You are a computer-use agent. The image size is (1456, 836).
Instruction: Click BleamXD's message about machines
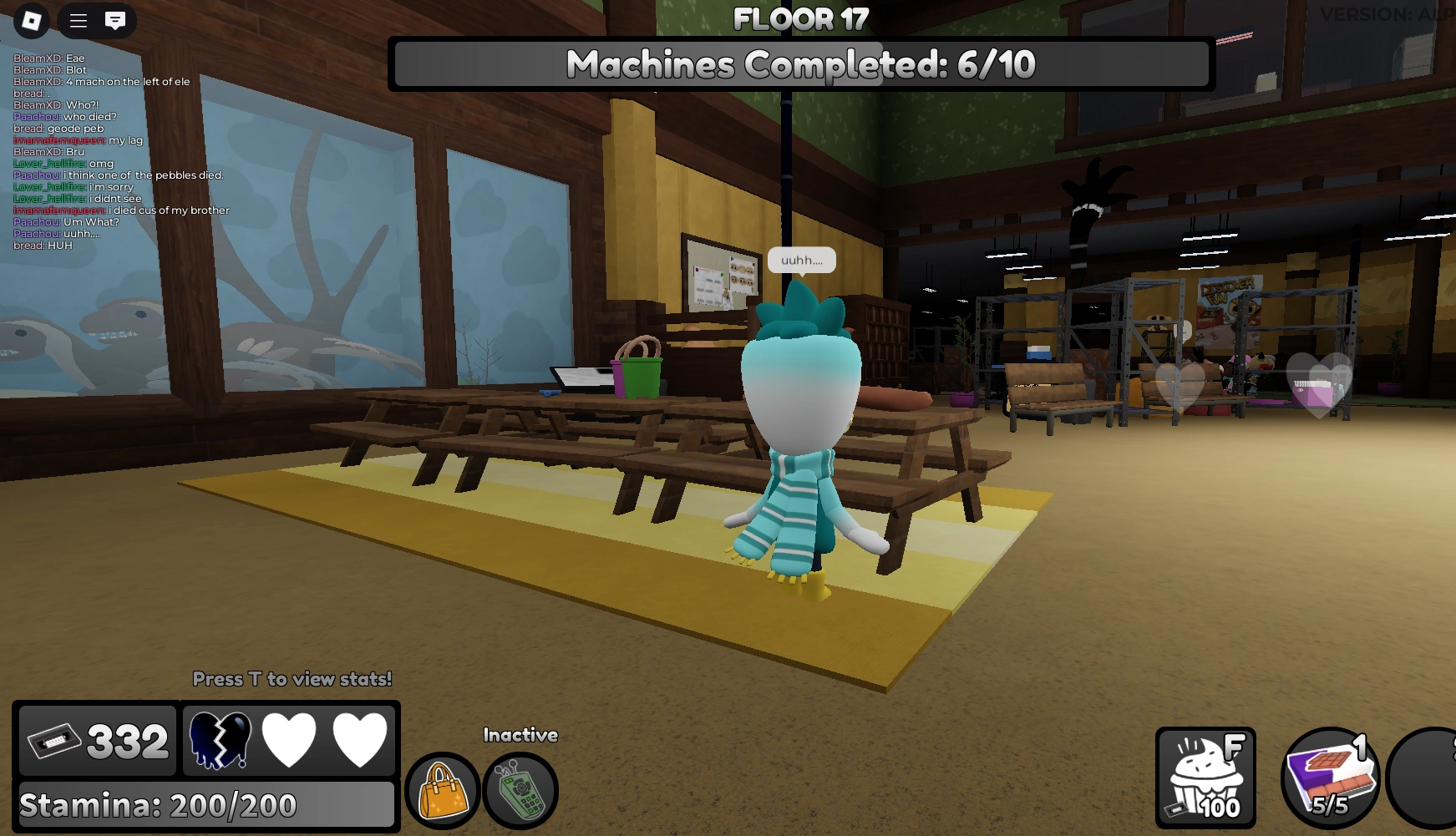pyautogui.click(x=102, y=82)
